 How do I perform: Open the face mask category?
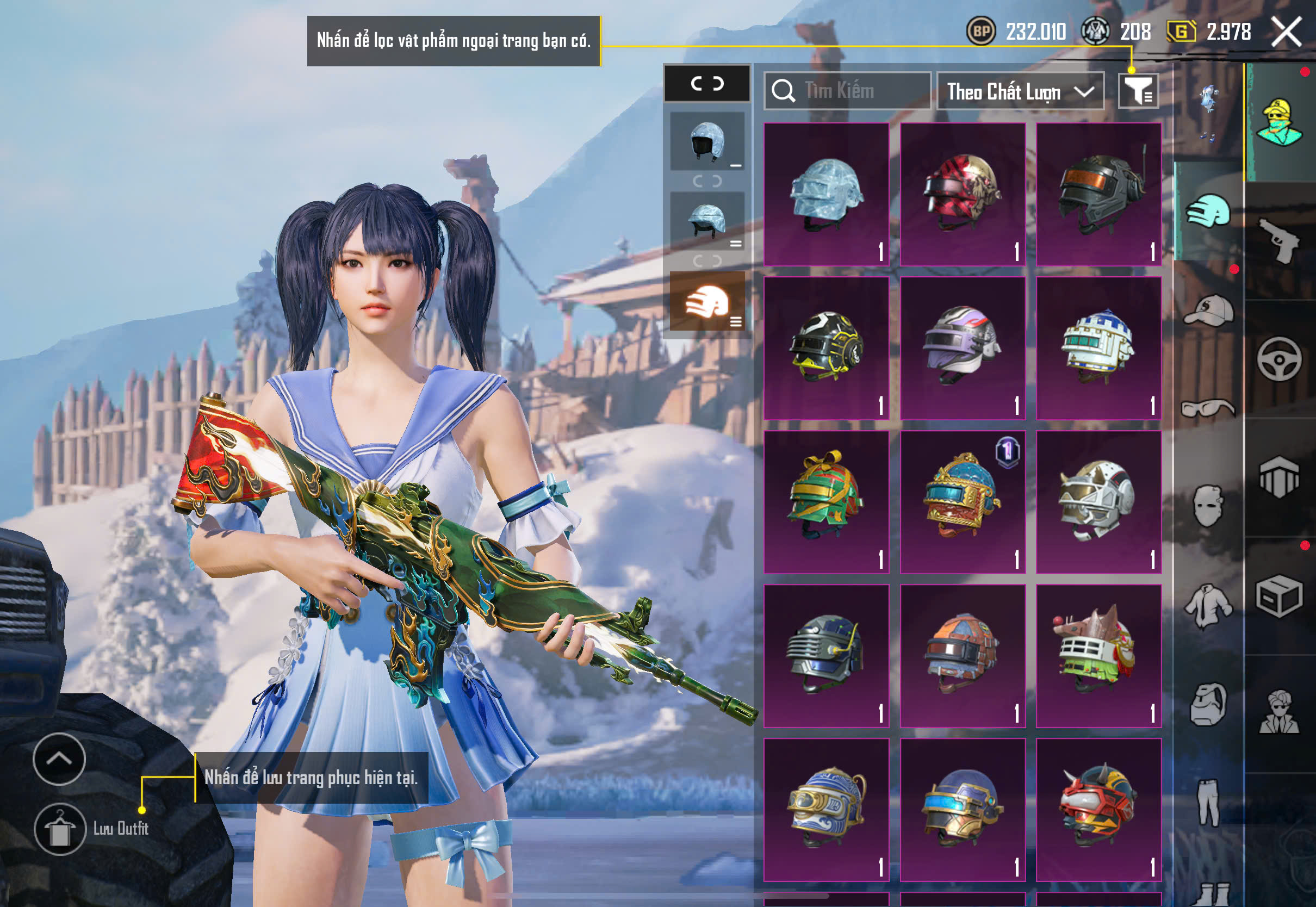pyautogui.click(x=1209, y=506)
